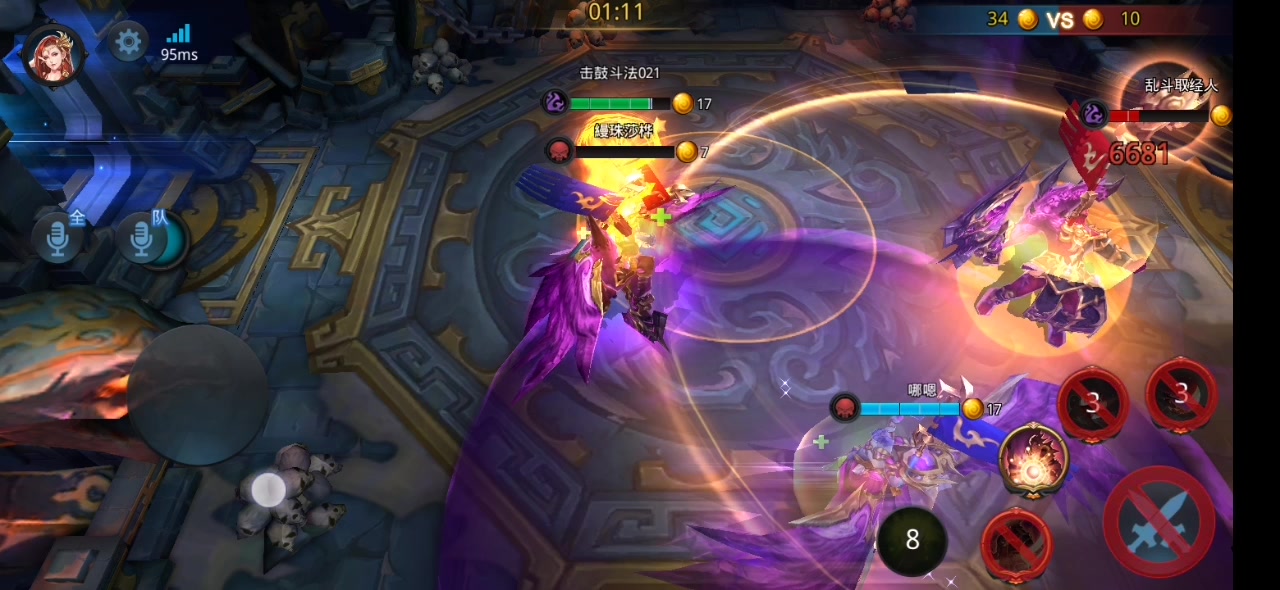This screenshot has height=590, width=1280.
Task: Open the settings gear menu
Action: click(128, 42)
